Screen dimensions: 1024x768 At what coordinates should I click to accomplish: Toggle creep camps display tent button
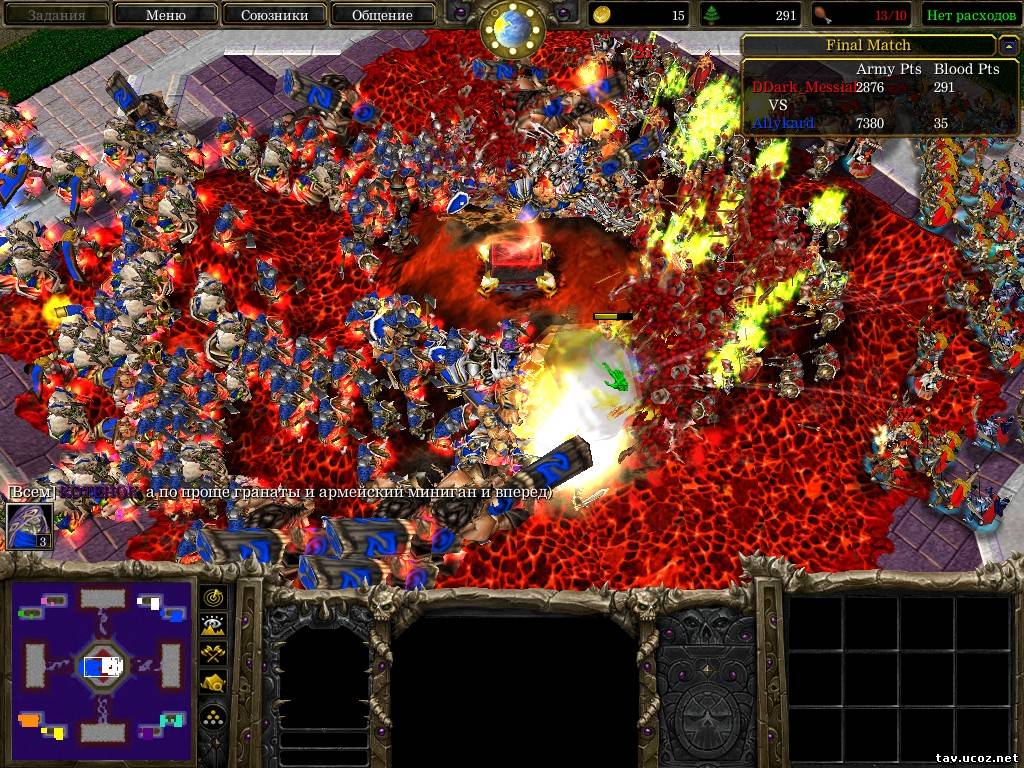[x=214, y=684]
